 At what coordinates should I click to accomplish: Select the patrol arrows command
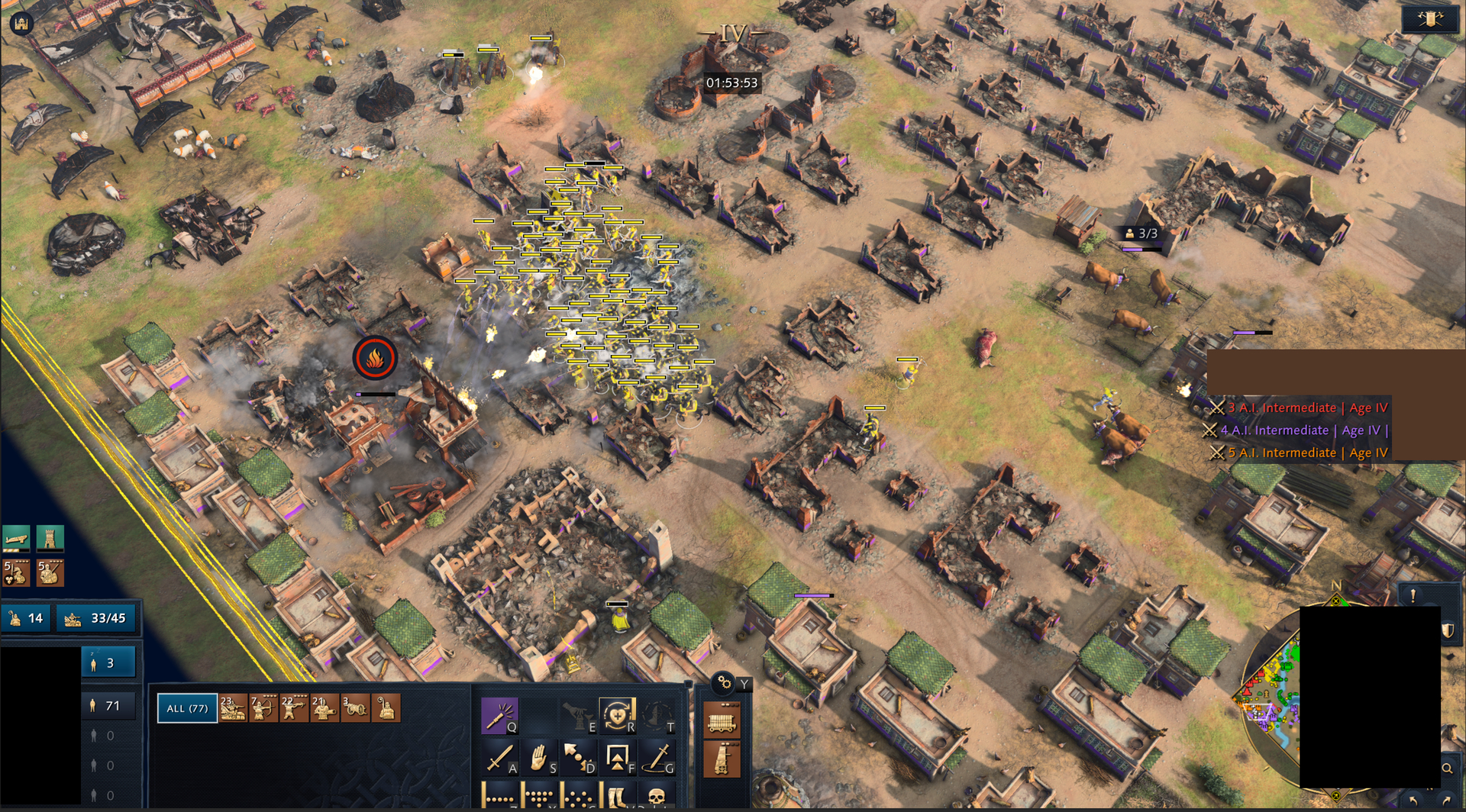[x=578, y=757]
